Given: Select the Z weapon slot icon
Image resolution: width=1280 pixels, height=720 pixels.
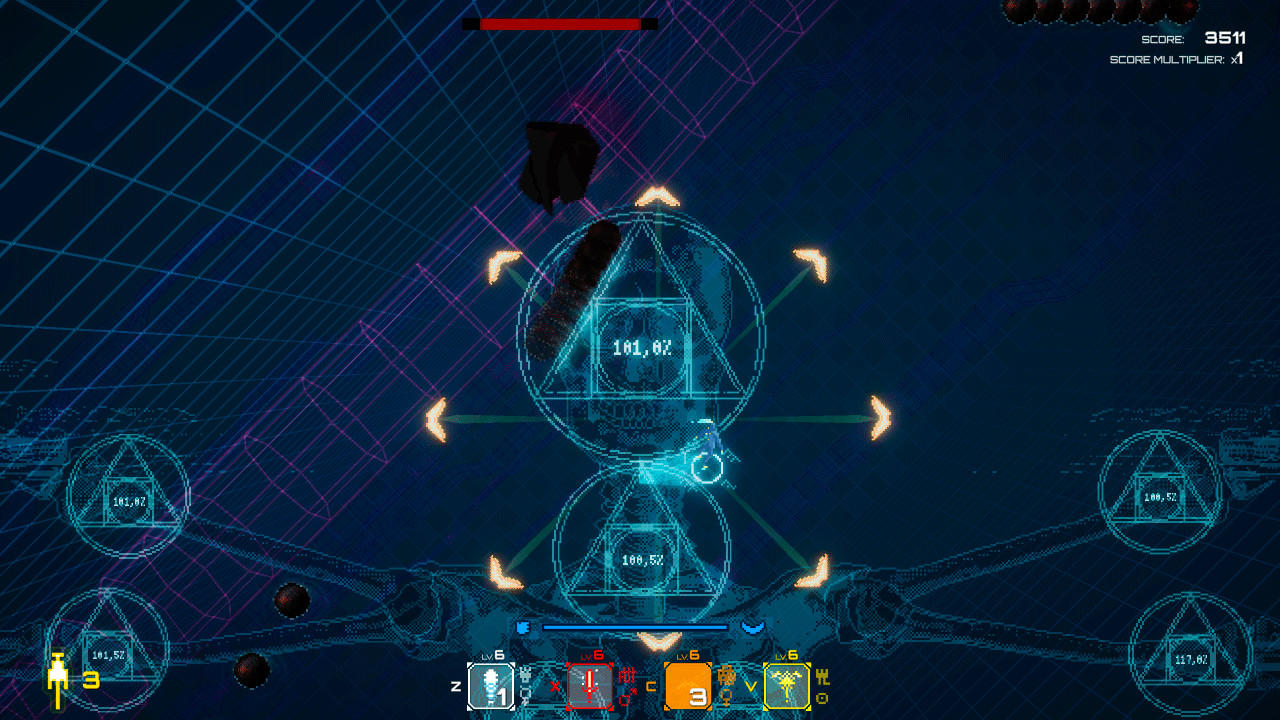Looking at the screenshot, I should pos(490,685).
